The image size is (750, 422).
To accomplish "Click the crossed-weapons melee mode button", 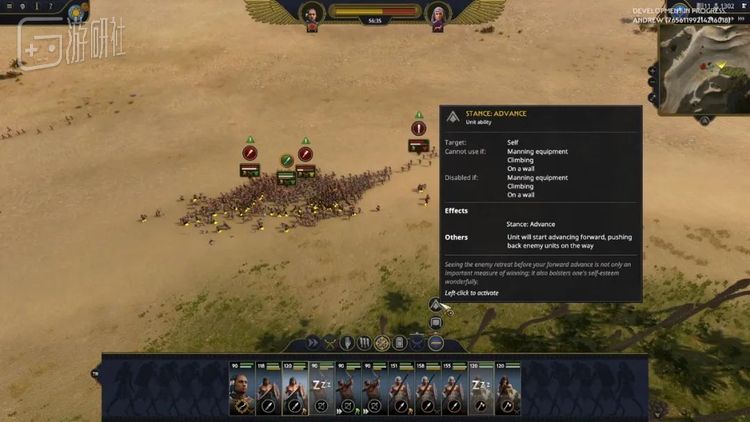I will point(330,343).
